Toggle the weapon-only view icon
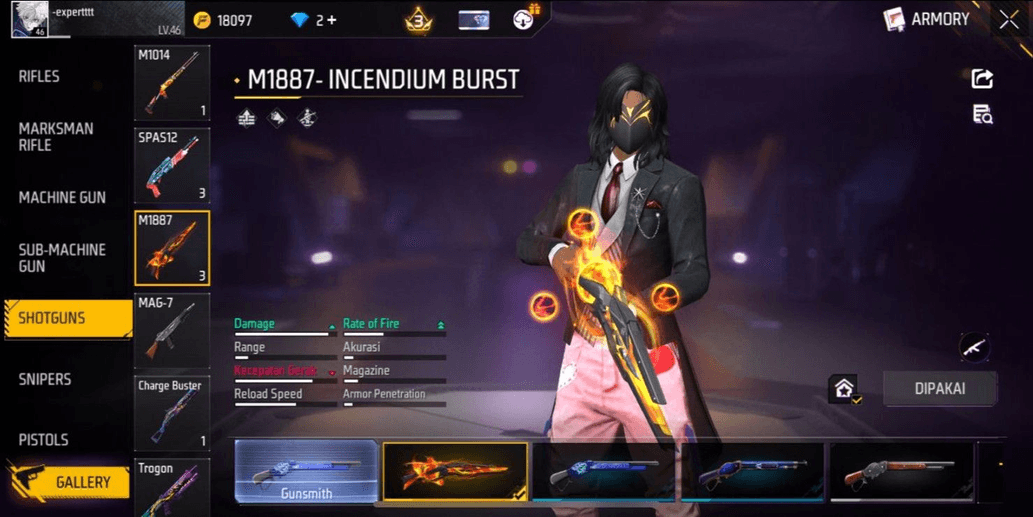This screenshot has width=1033, height=517. [974, 347]
